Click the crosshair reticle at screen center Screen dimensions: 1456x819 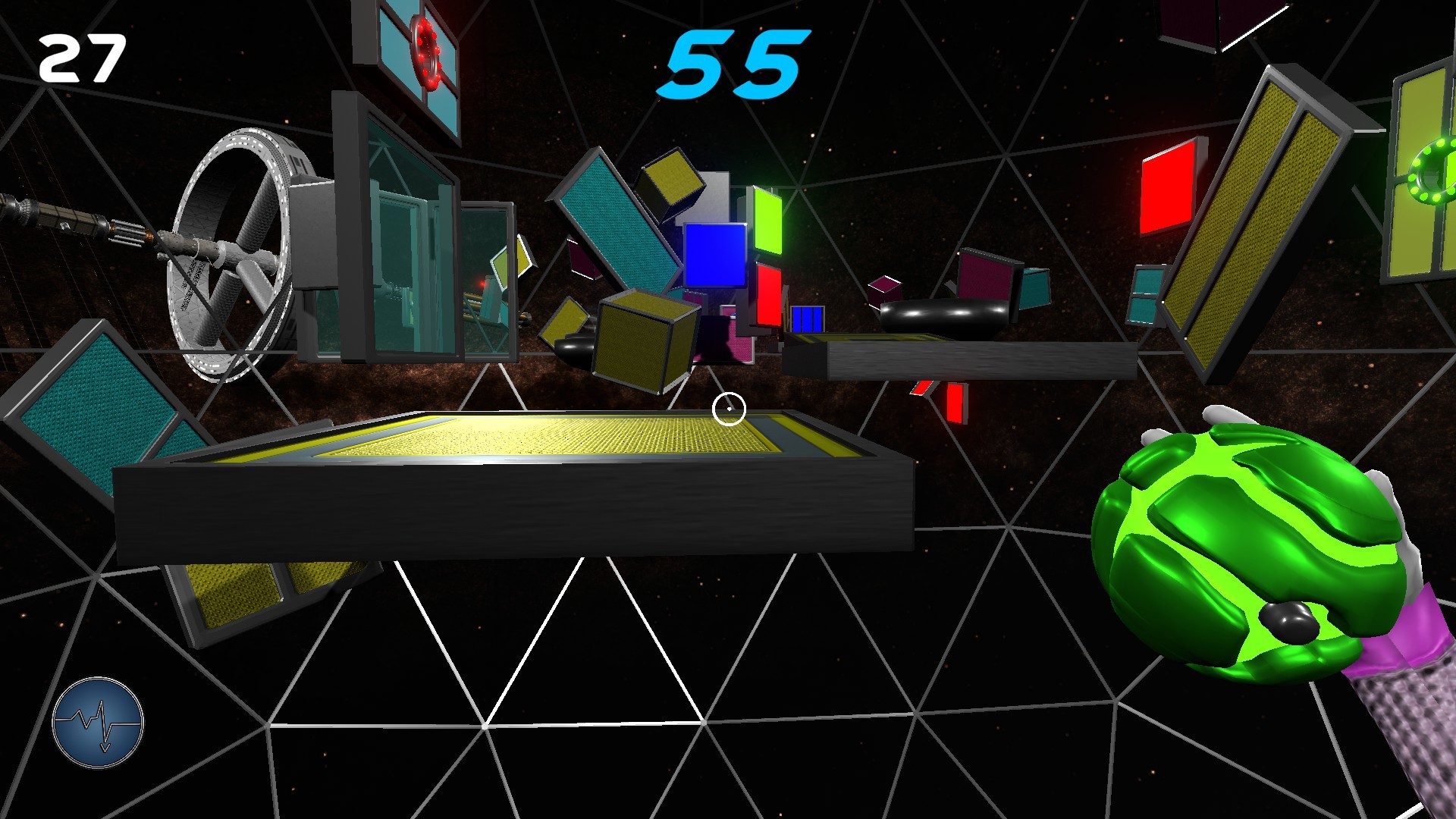point(729,407)
